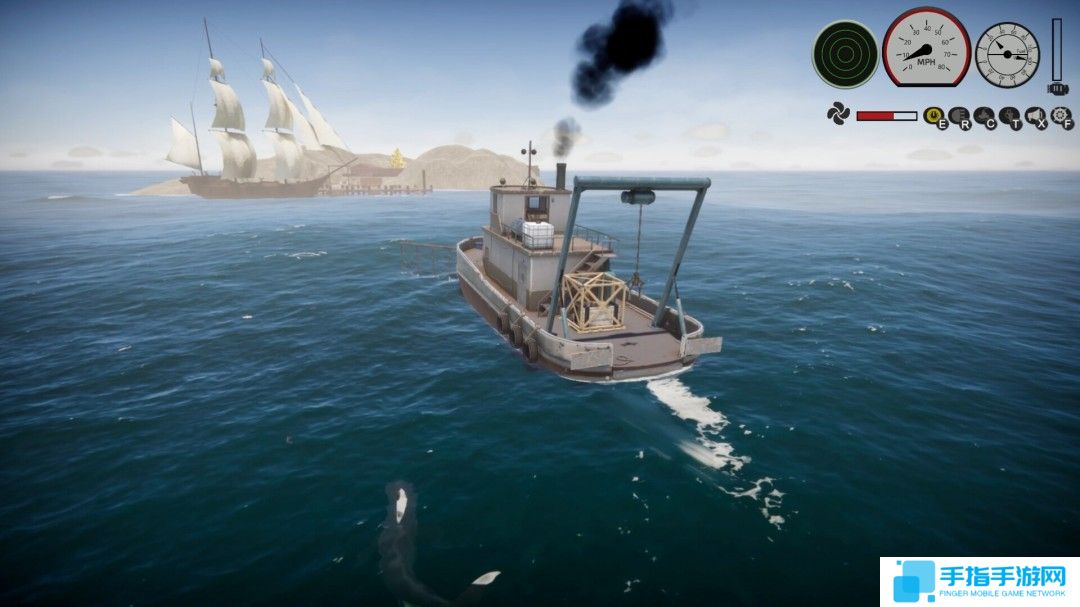Sound the megaphone horn icon
The height and width of the screenshot is (607, 1080).
(1035, 116)
